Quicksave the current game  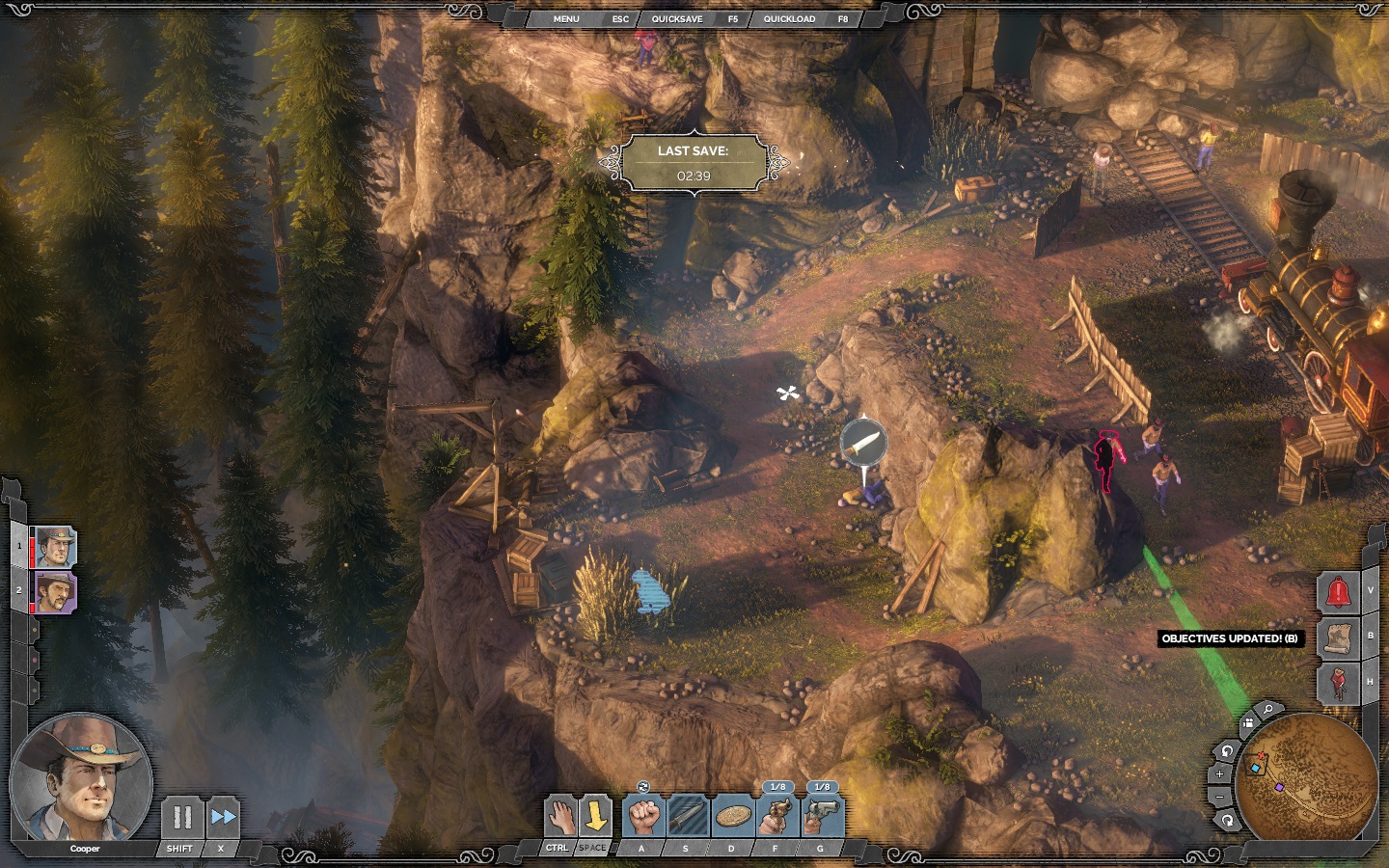677,19
